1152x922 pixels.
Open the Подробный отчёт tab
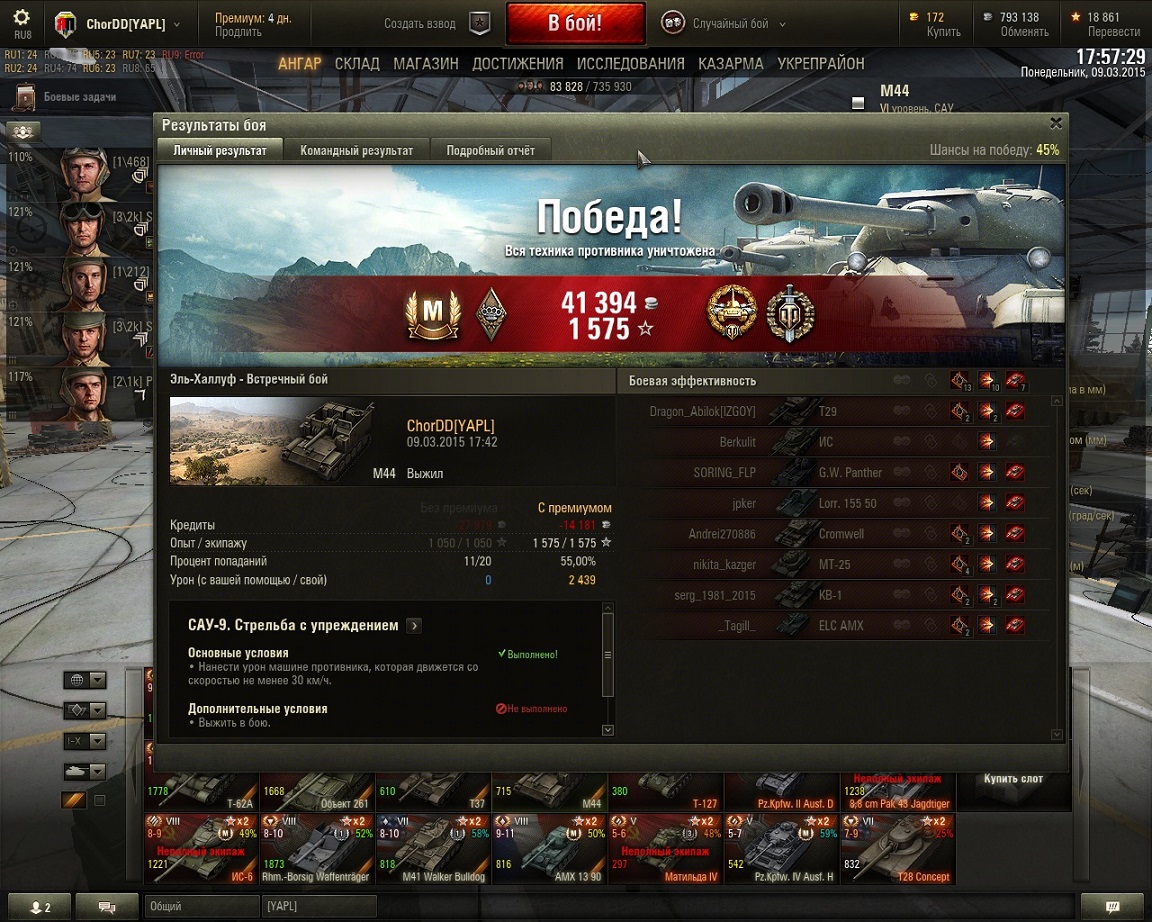(x=490, y=151)
